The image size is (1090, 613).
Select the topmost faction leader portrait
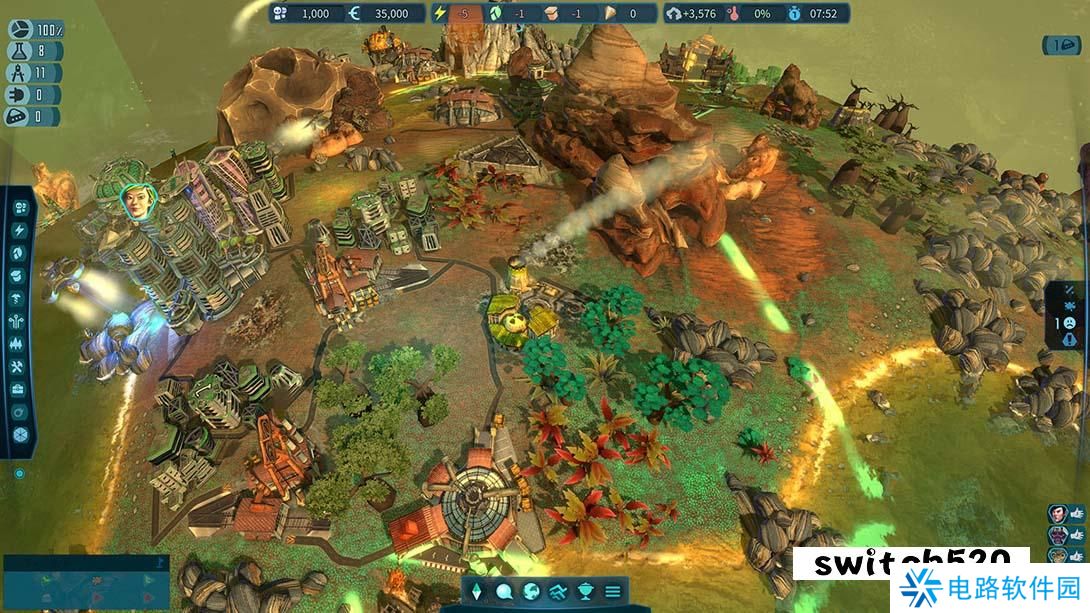point(1059,513)
